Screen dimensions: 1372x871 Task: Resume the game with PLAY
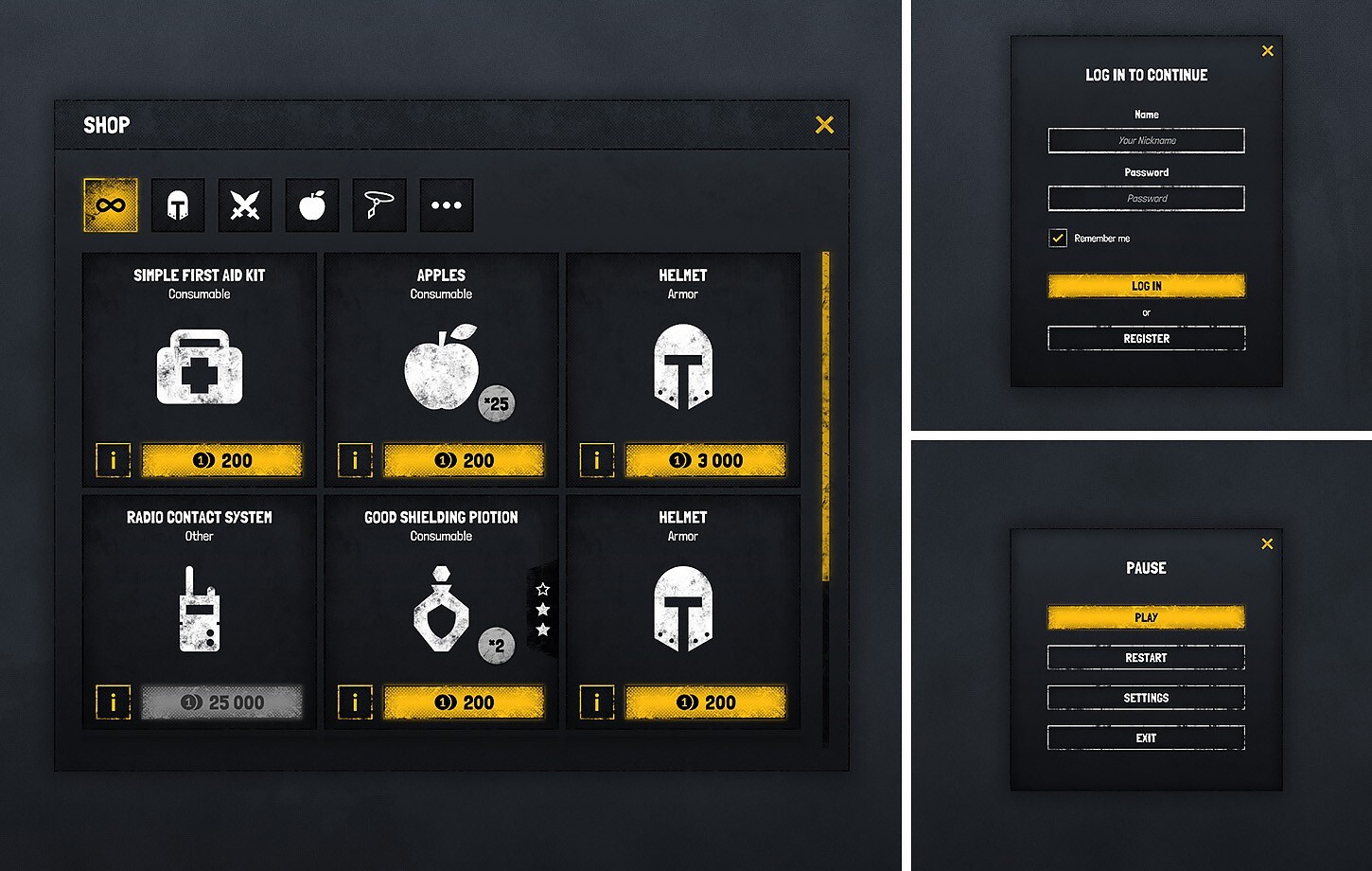click(x=1146, y=617)
